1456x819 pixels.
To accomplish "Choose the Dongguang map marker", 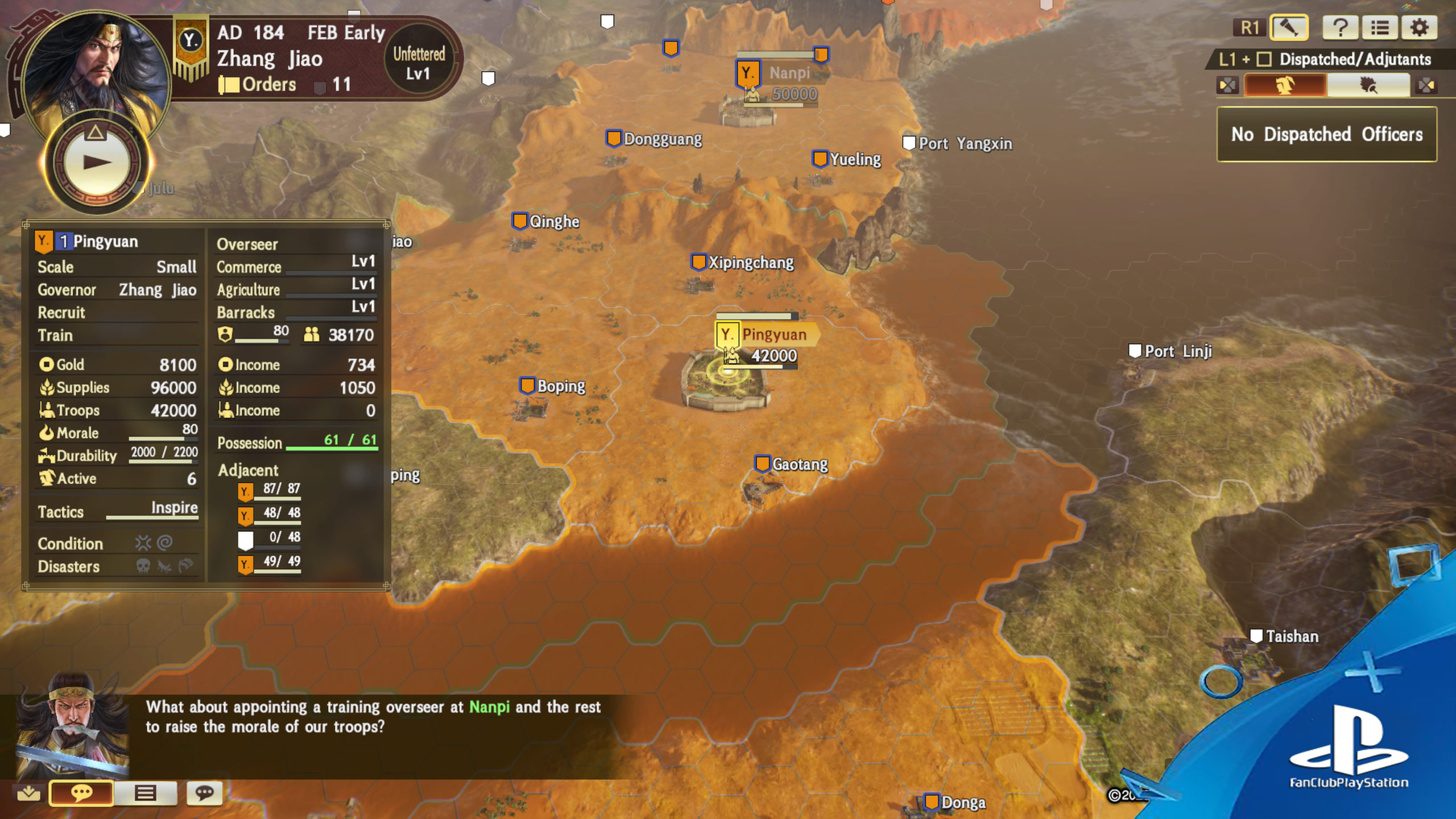I will [614, 139].
